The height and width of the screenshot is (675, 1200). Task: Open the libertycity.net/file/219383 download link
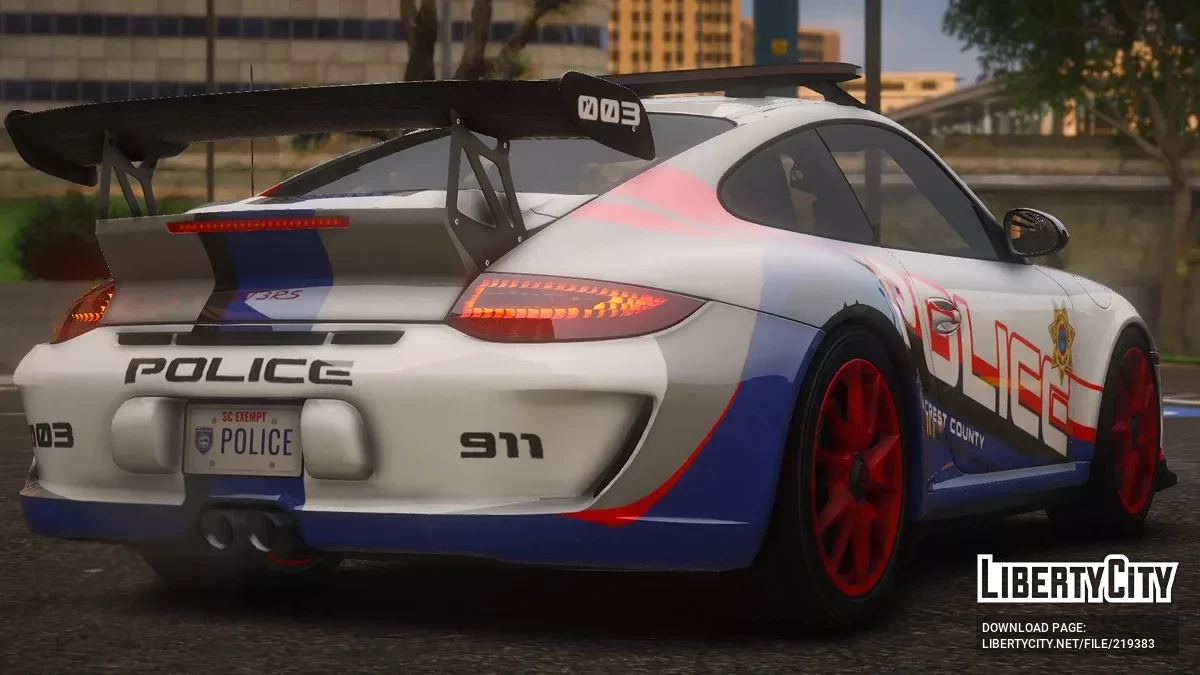coord(1068,644)
